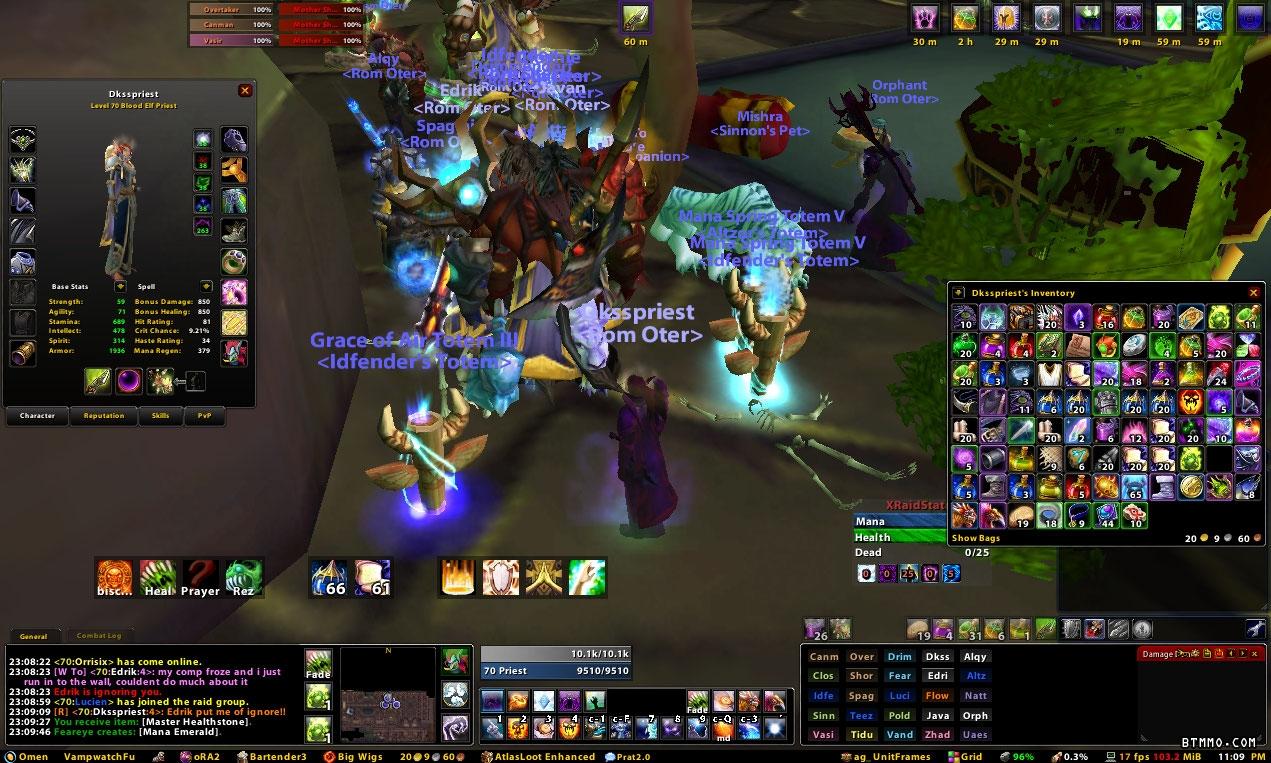Open the Skills tab
Image resolution: width=1271 pixels, height=763 pixels.
(x=160, y=416)
